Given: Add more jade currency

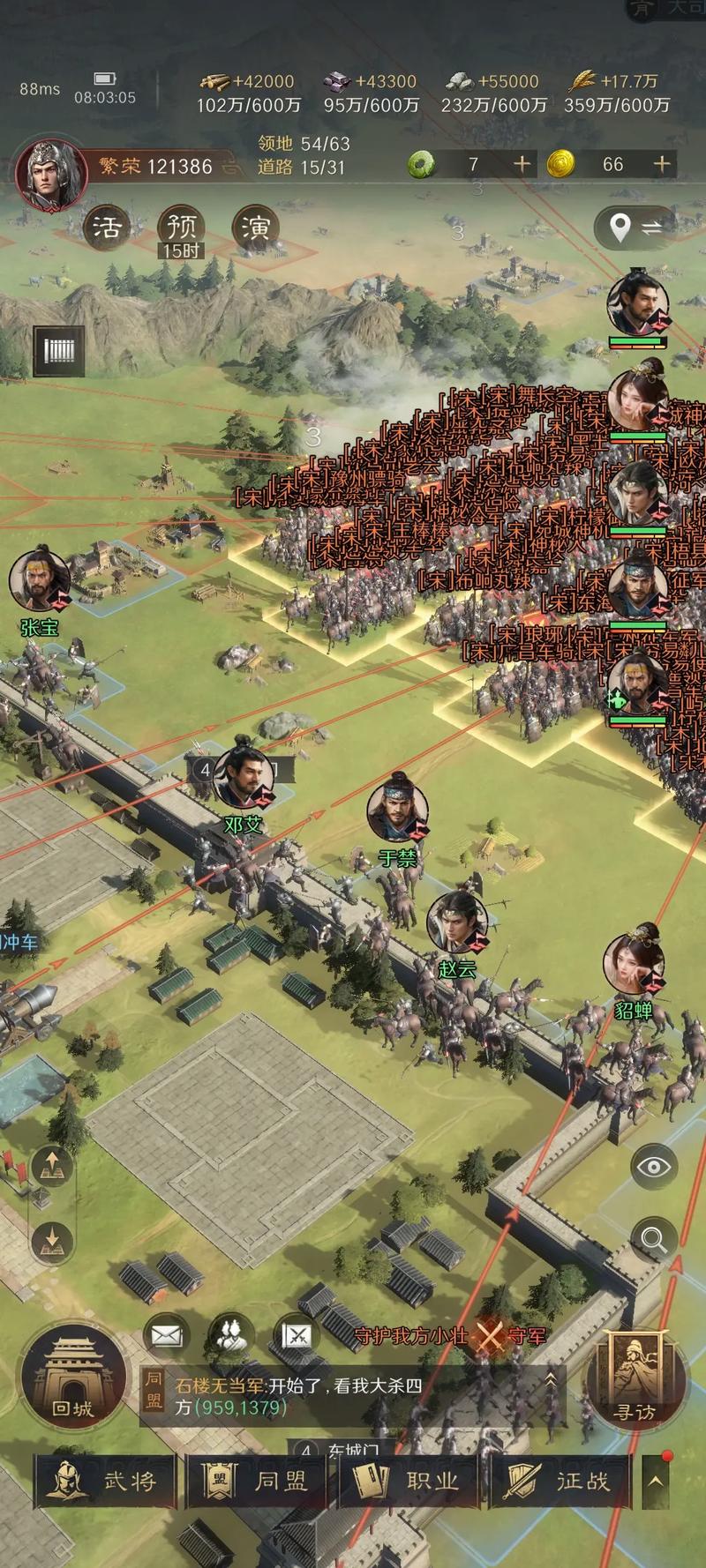Looking at the screenshot, I should 522,164.
